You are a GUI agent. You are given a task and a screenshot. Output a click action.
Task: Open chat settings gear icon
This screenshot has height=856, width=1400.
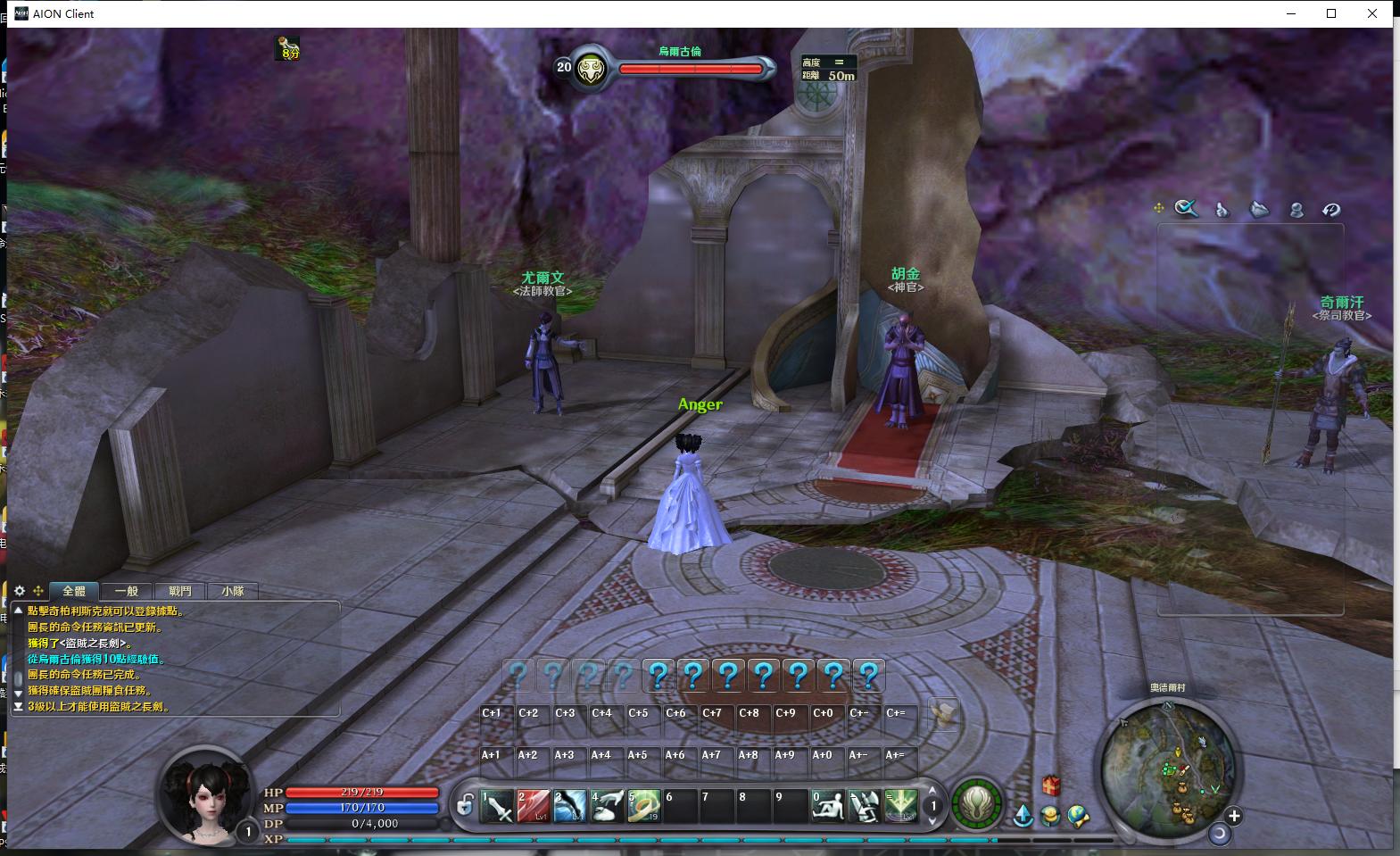[x=20, y=591]
